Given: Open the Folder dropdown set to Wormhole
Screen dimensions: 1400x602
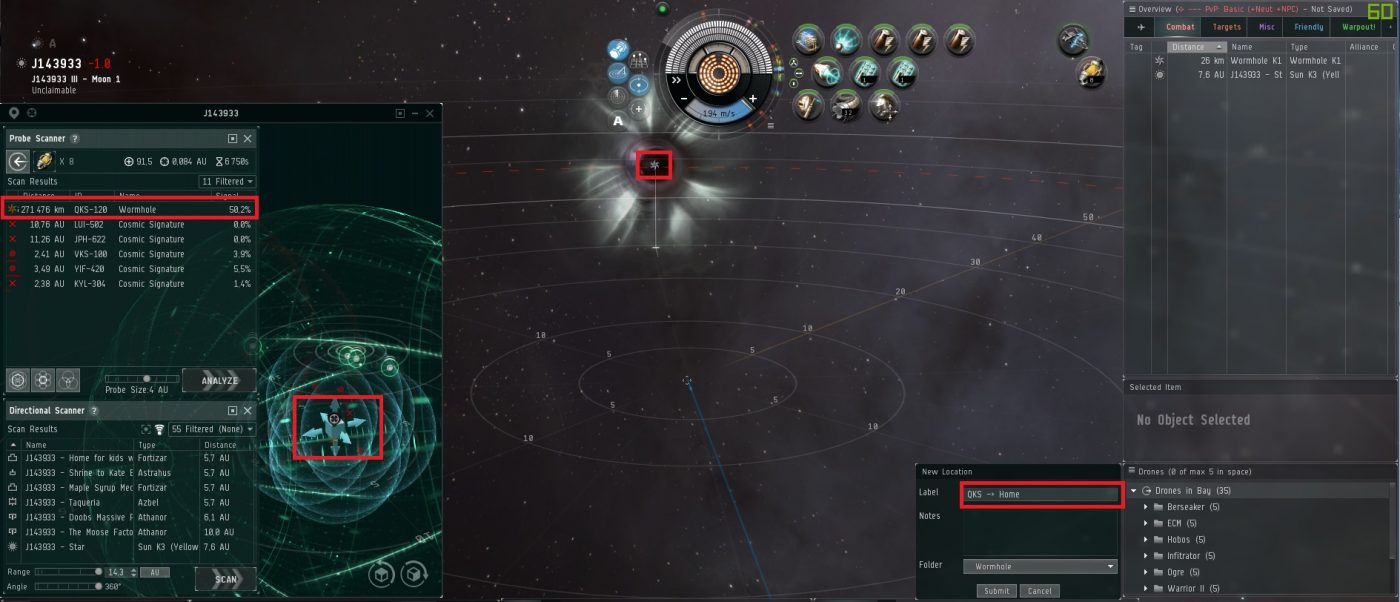Looking at the screenshot, I should click(1040, 567).
